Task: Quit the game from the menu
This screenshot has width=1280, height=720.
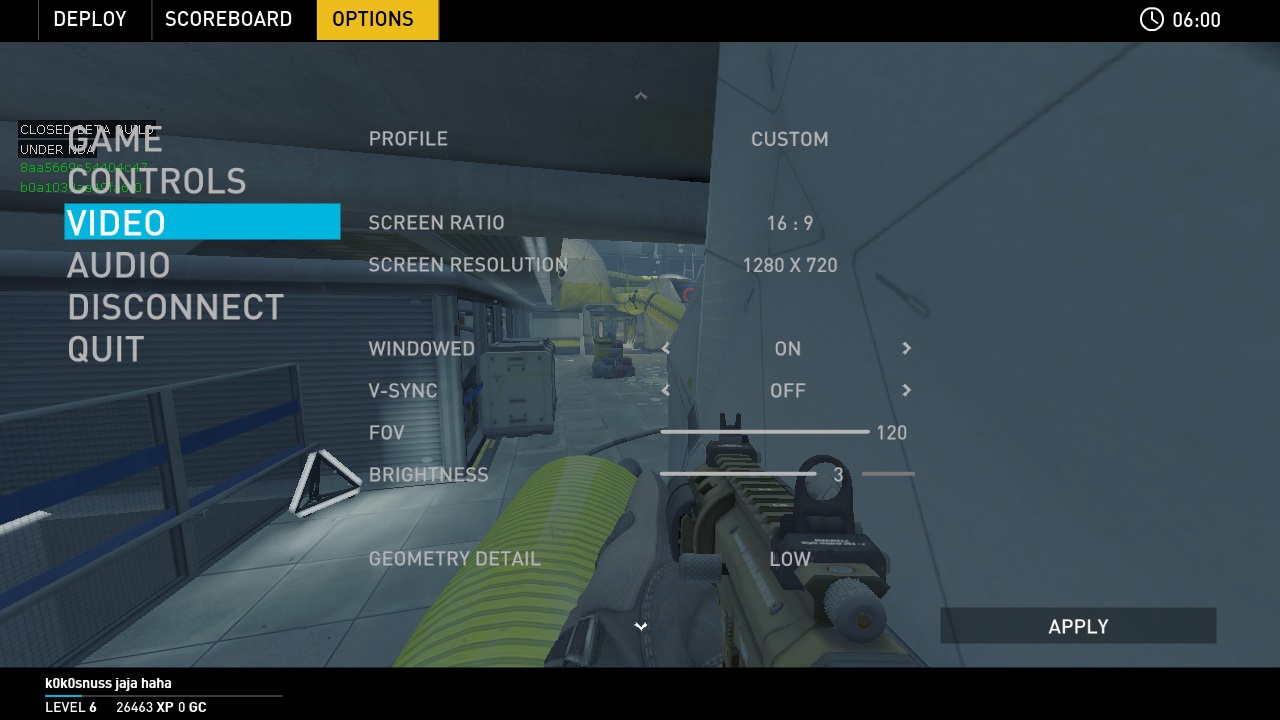Action: tap(105, 349)
